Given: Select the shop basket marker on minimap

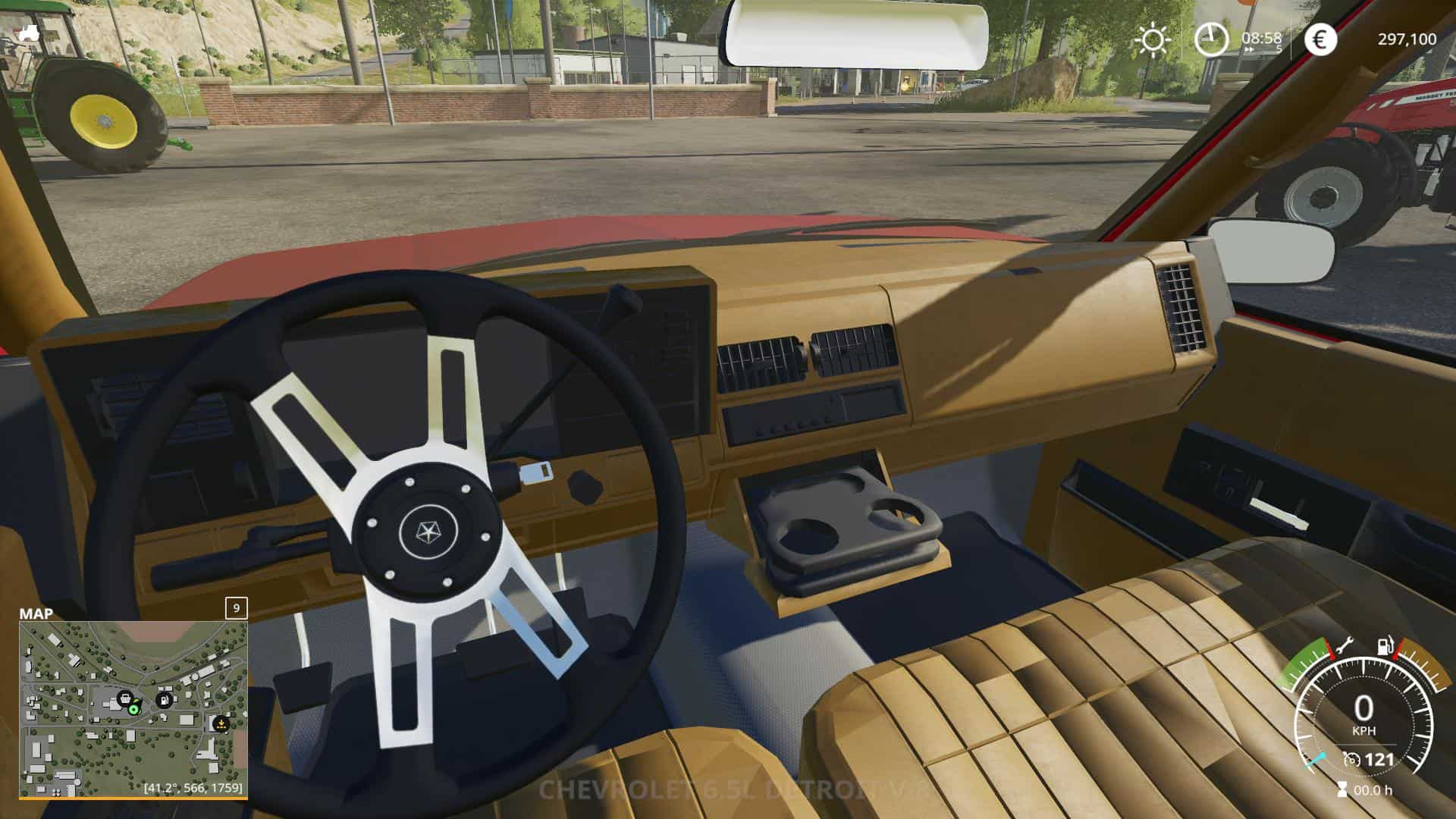Looking at the screenshot, I should (125, 698).
